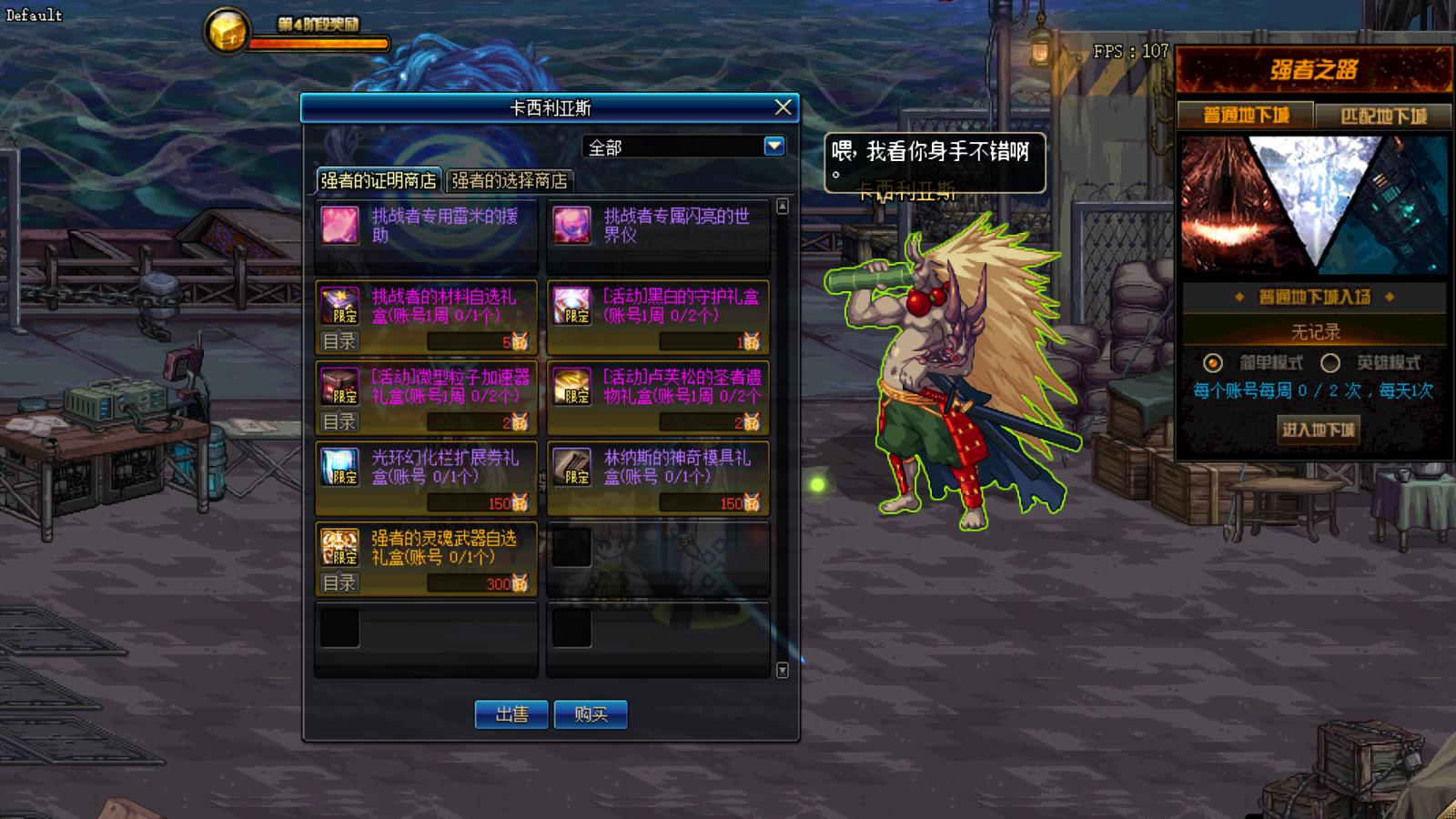Select 挑战者专属闪亮的世界仪 item
This screenshot has height=819, width=1456.
click(658, 226)
